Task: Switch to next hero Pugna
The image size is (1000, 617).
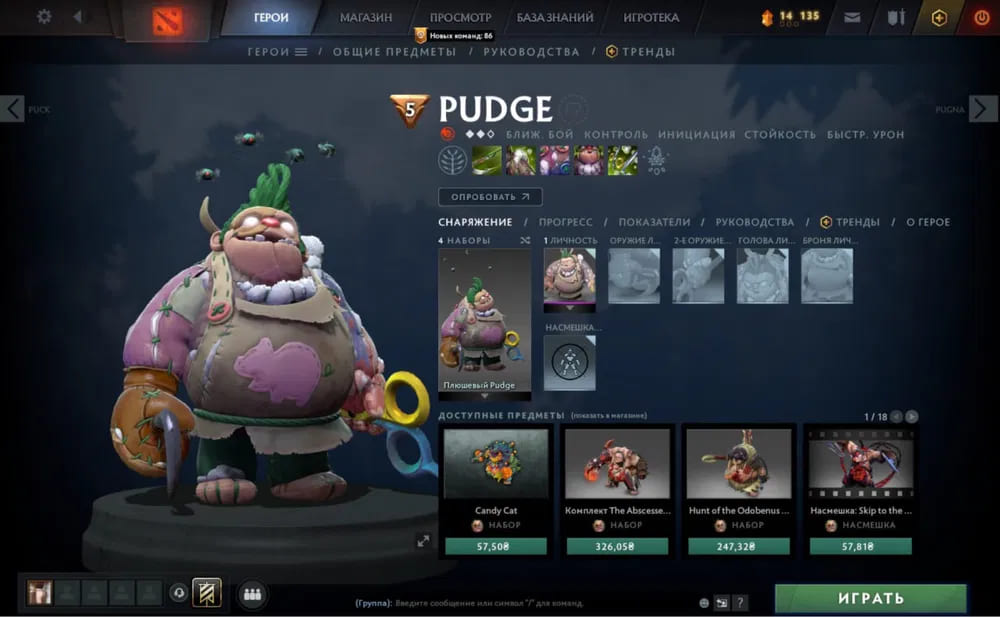Action: (x=983, y=109)
